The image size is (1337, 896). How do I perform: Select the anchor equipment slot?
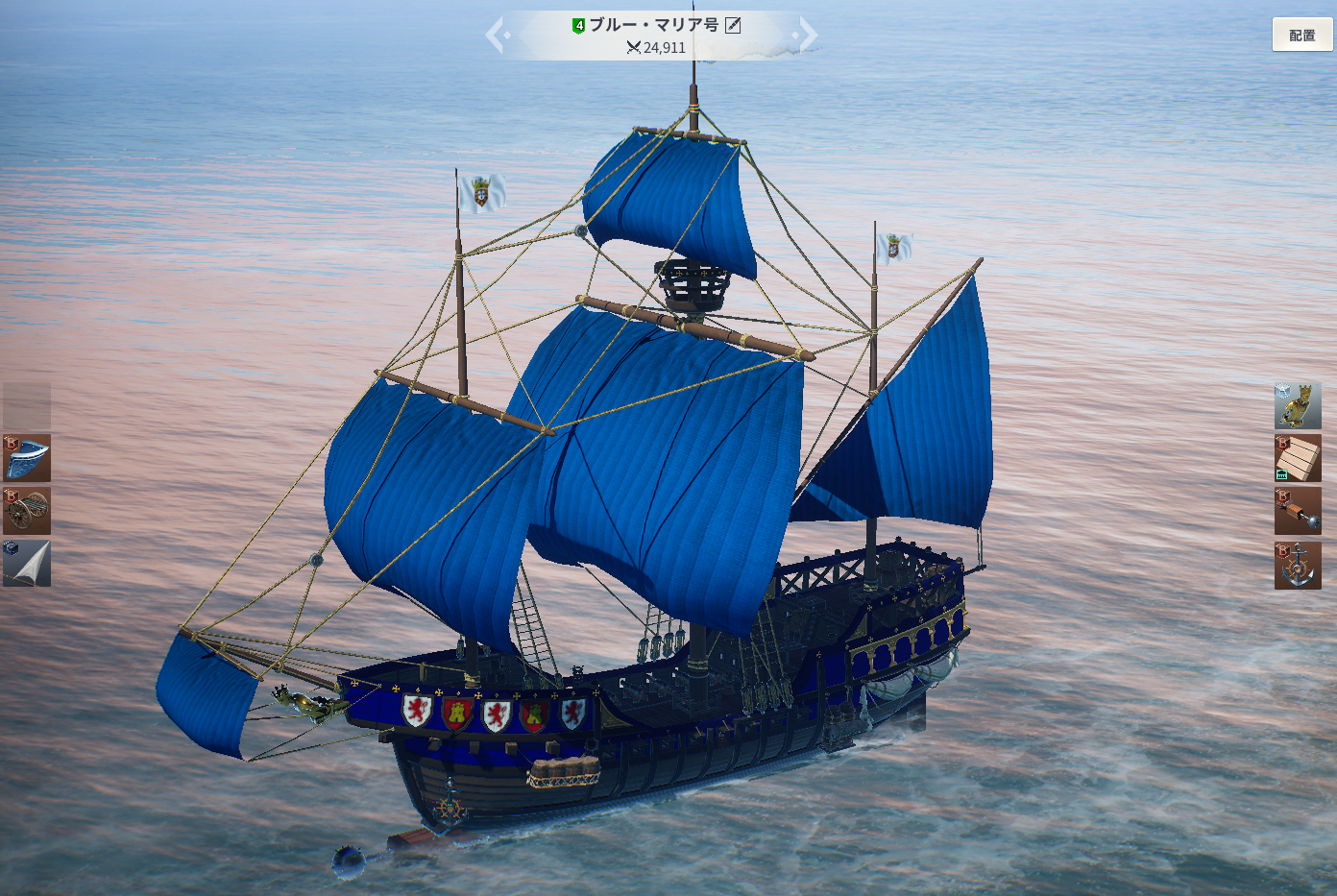click(x=1298, y=565)
